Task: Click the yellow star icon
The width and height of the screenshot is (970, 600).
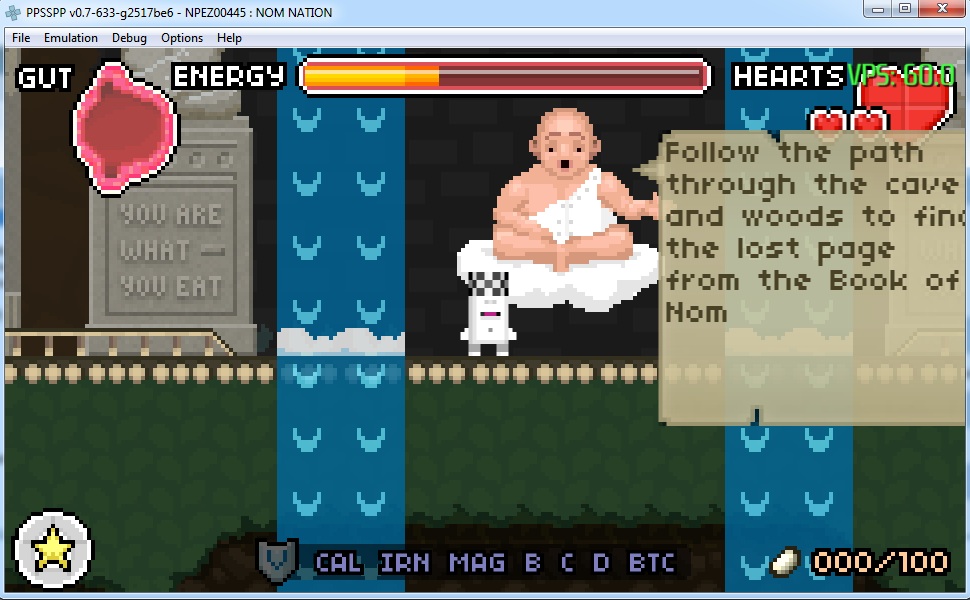Action: click(51, 549)
